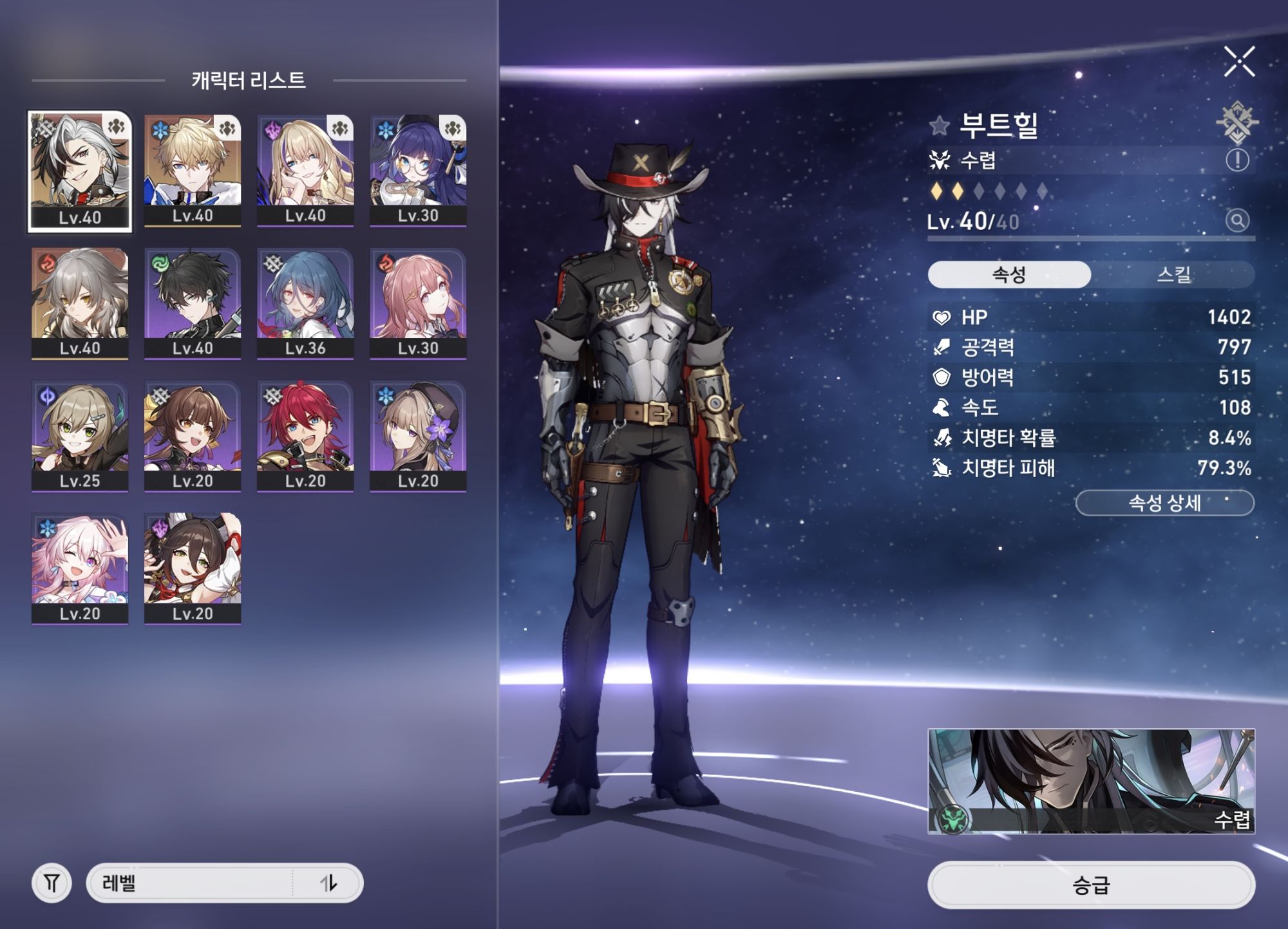1288x929 pixels.
Task: Open the 속성 상세 details button
Action: point(1164,503)
